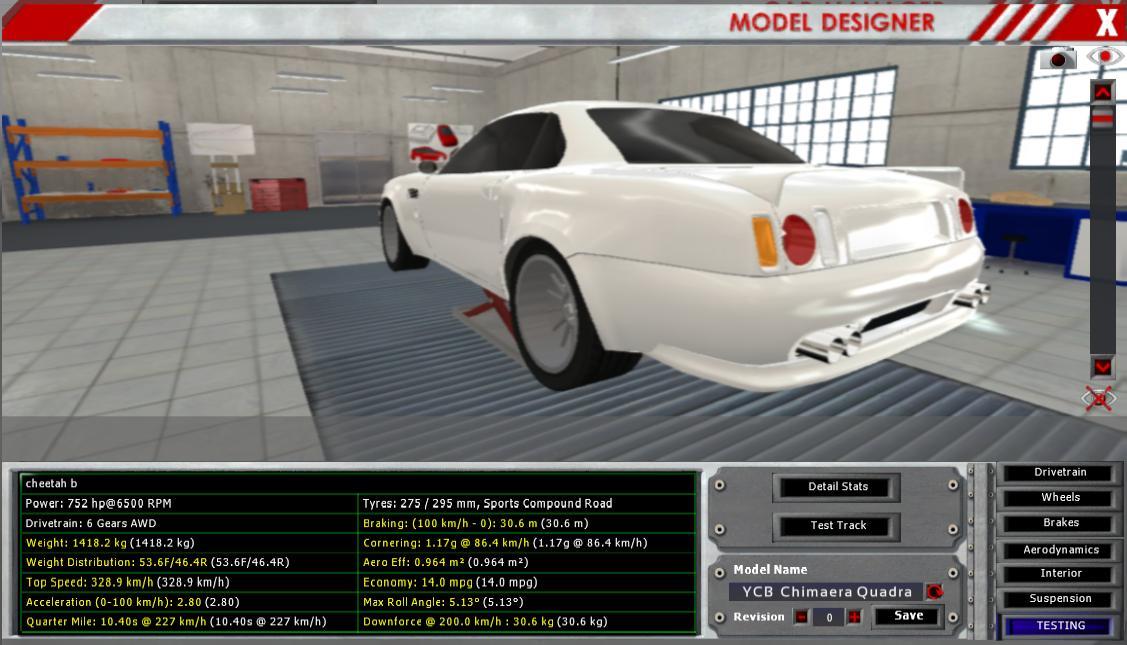Choose the Suspension tab
This screenshot has height=645, width=1127.
[x=1060, y=599]
